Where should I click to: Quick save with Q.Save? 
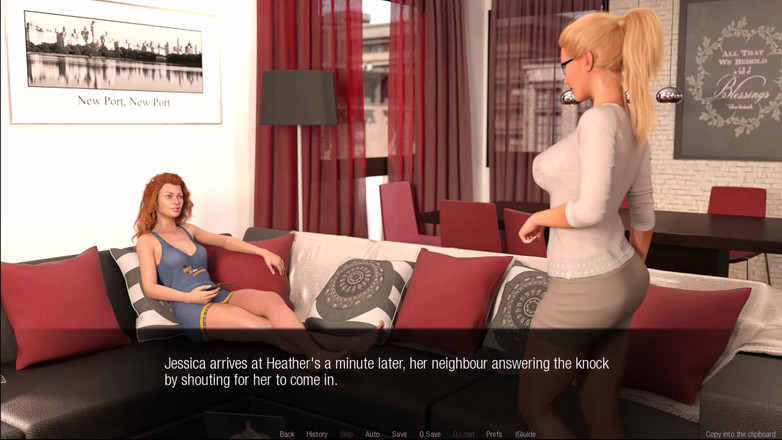(x=430, y=434)
